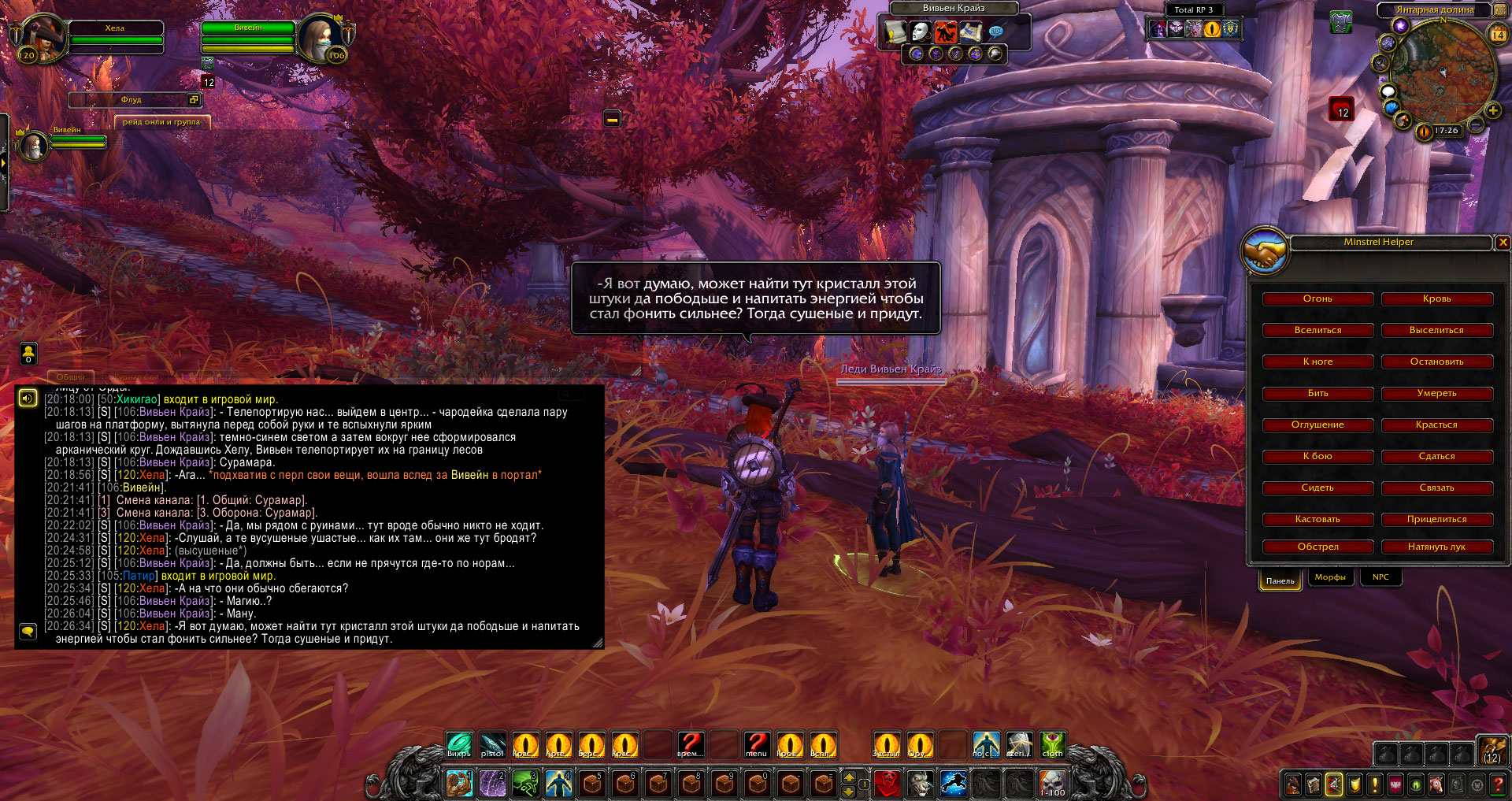Click the Янтарная долина minimap
The height and width of the screenshot is (801, 1512).
pyautogui.click(x=1443, y=72)
